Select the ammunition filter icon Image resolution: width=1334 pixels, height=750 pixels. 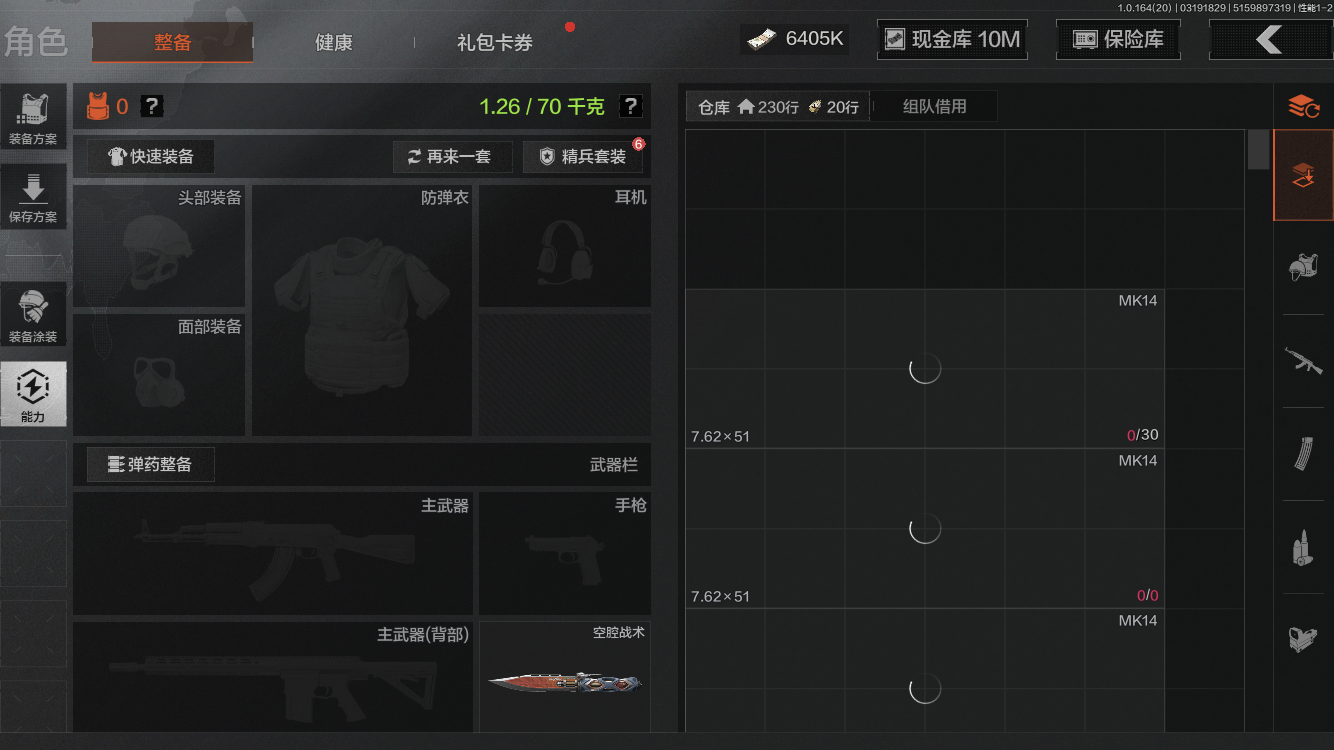pyautogui.click(x=1303, y=546)
